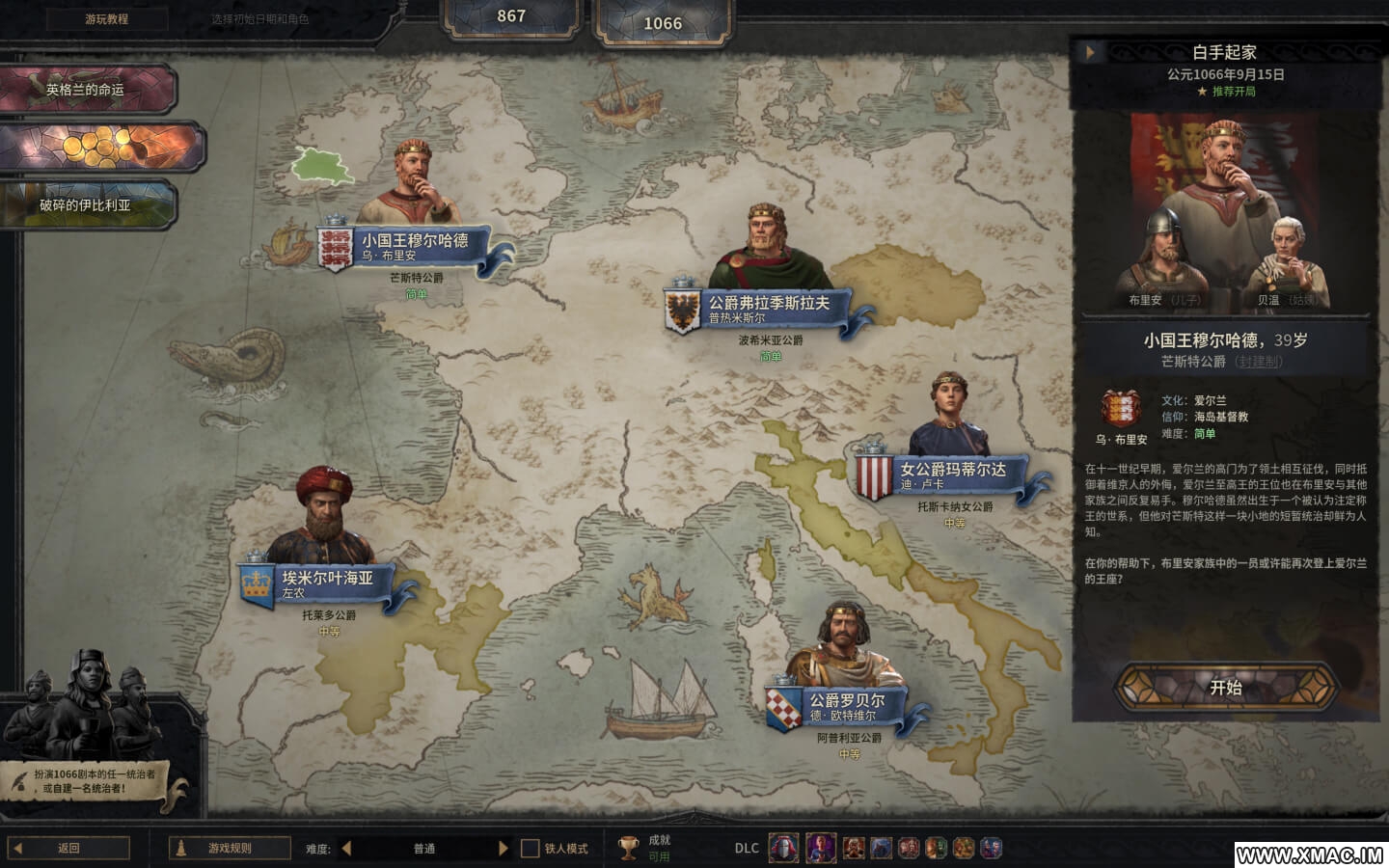Collapse the character panel with the arrow
This screenshot has width=1389, height=868.
click(x=1090, y=52)
